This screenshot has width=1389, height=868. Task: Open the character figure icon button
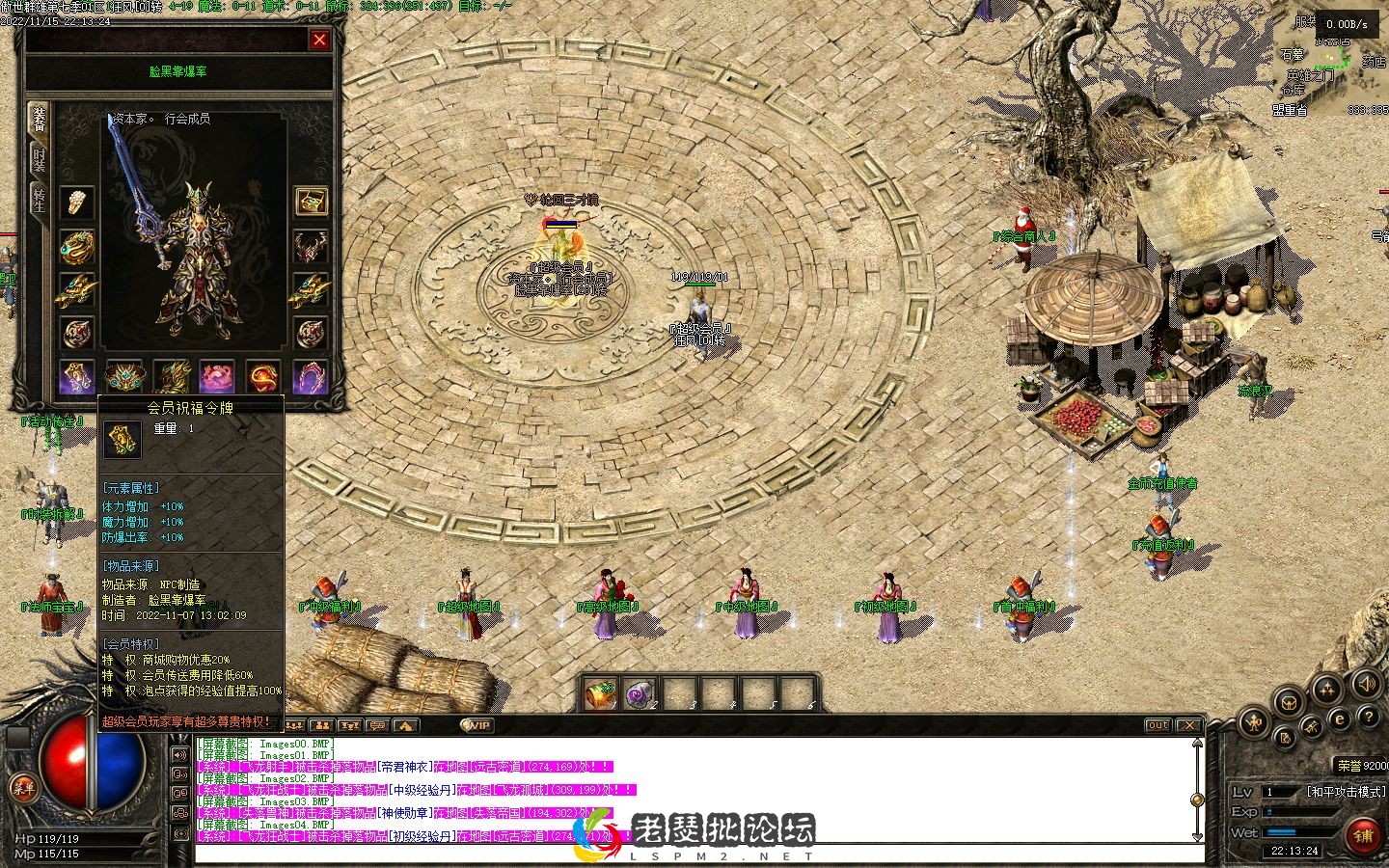coord(1254,720)
